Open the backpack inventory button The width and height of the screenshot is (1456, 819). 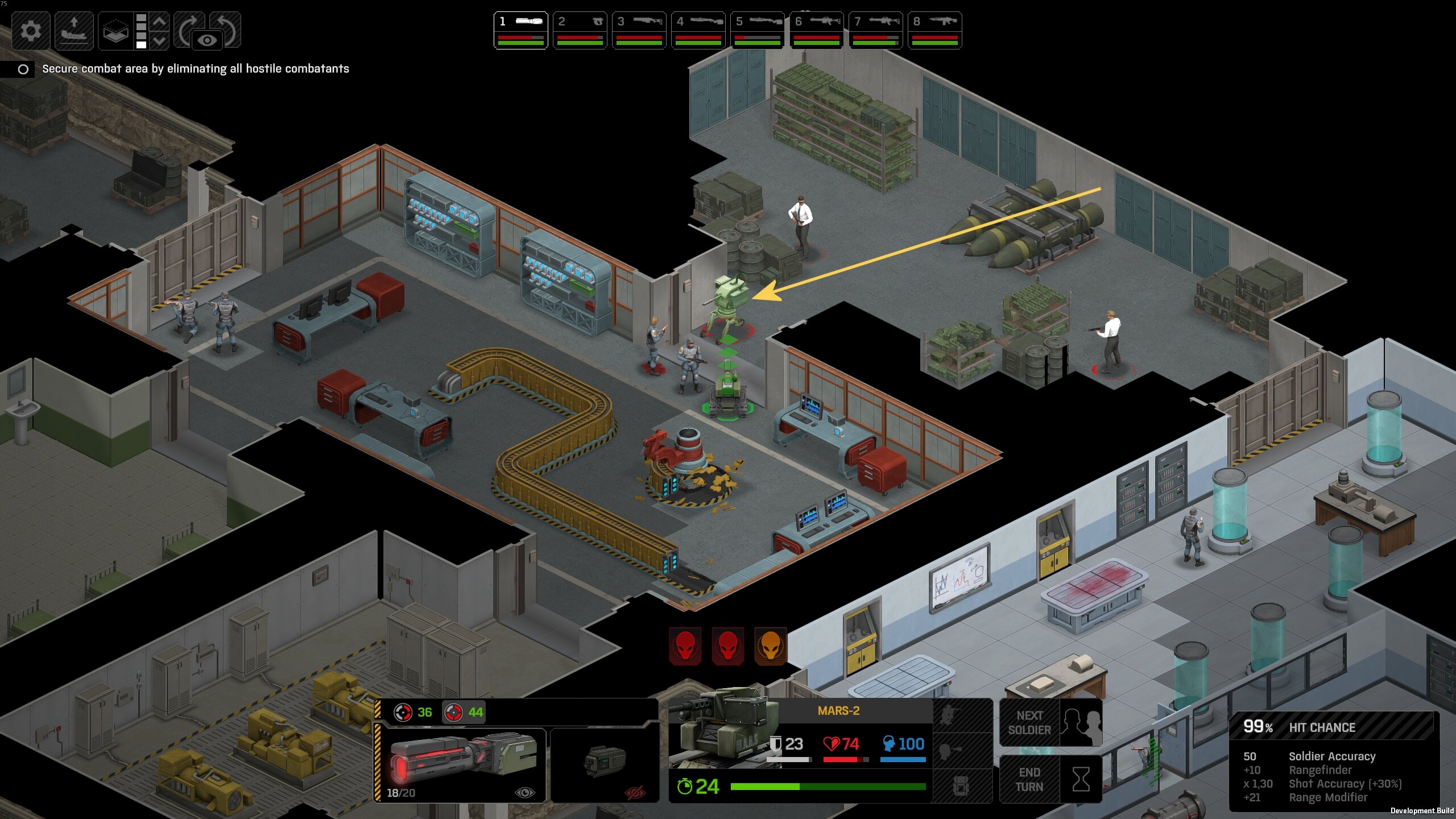tap(961, 787)
